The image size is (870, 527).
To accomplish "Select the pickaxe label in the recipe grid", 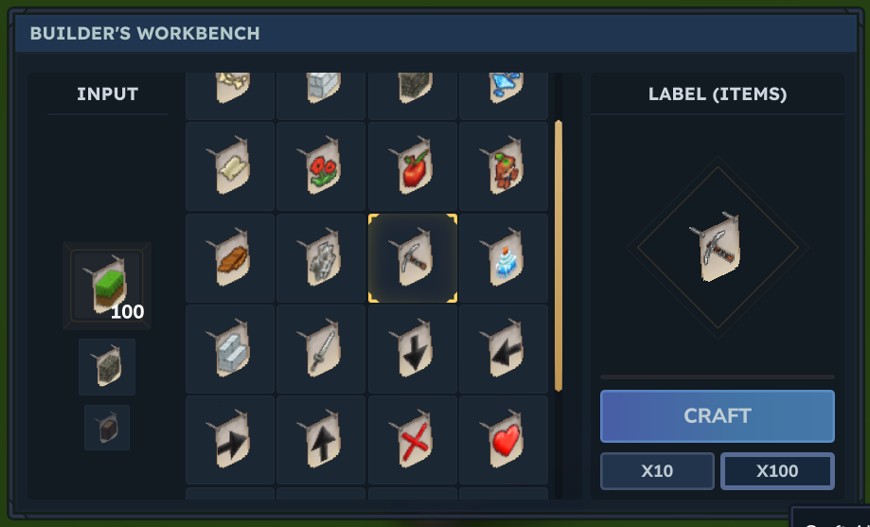I will pos(412,258).
